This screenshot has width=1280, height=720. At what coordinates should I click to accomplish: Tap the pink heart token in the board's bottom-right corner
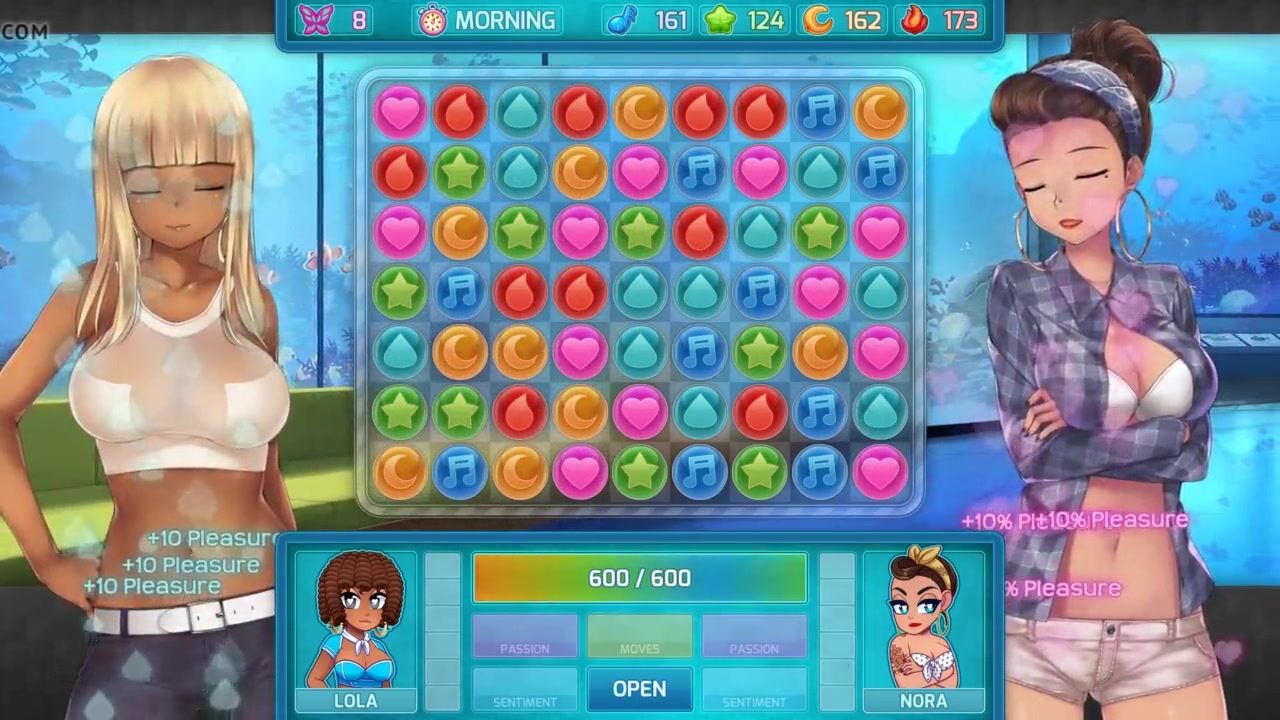[880, 472]
